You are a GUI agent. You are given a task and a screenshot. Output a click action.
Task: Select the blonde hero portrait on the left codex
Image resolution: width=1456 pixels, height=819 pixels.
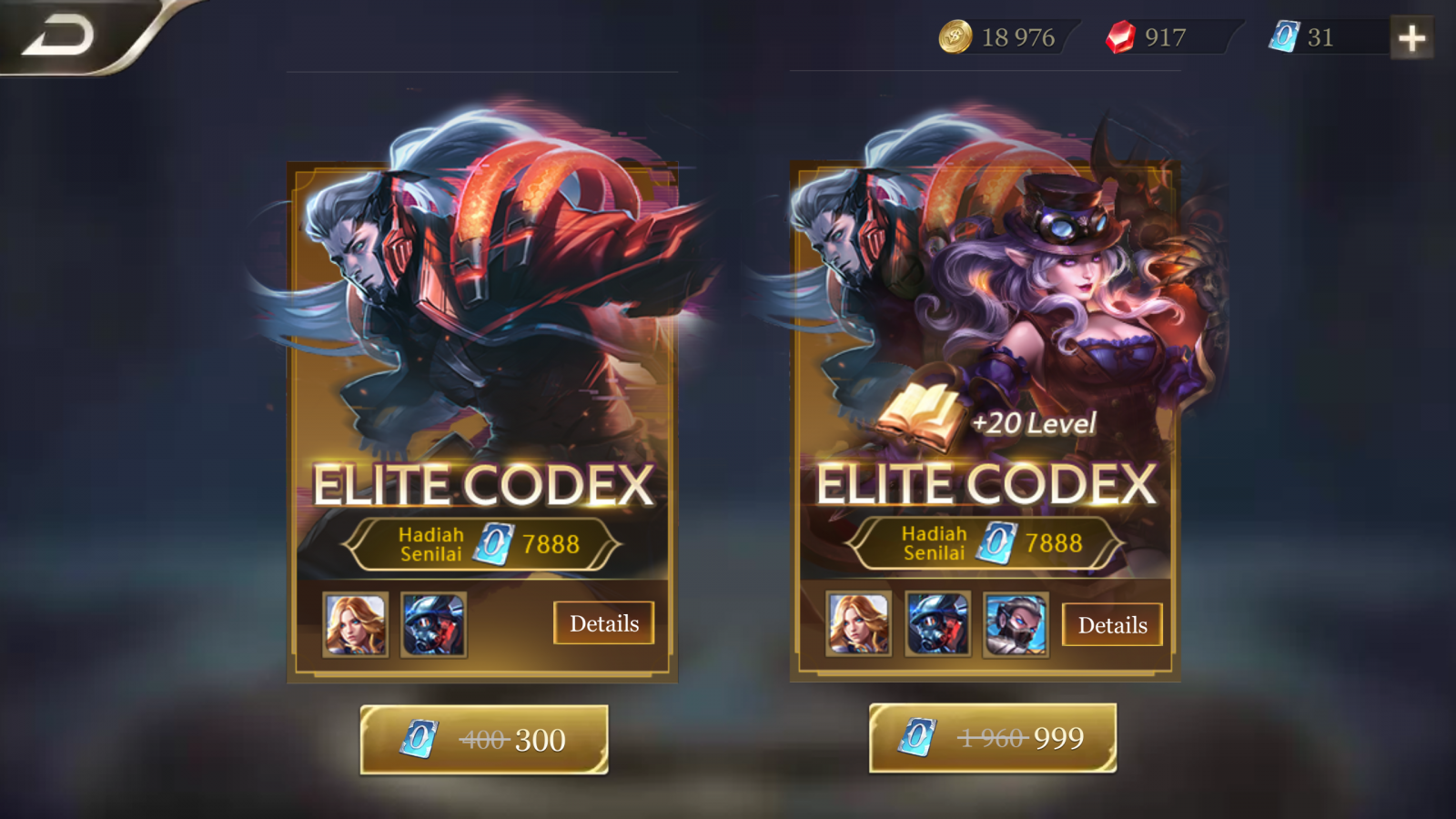coord(355,626)
